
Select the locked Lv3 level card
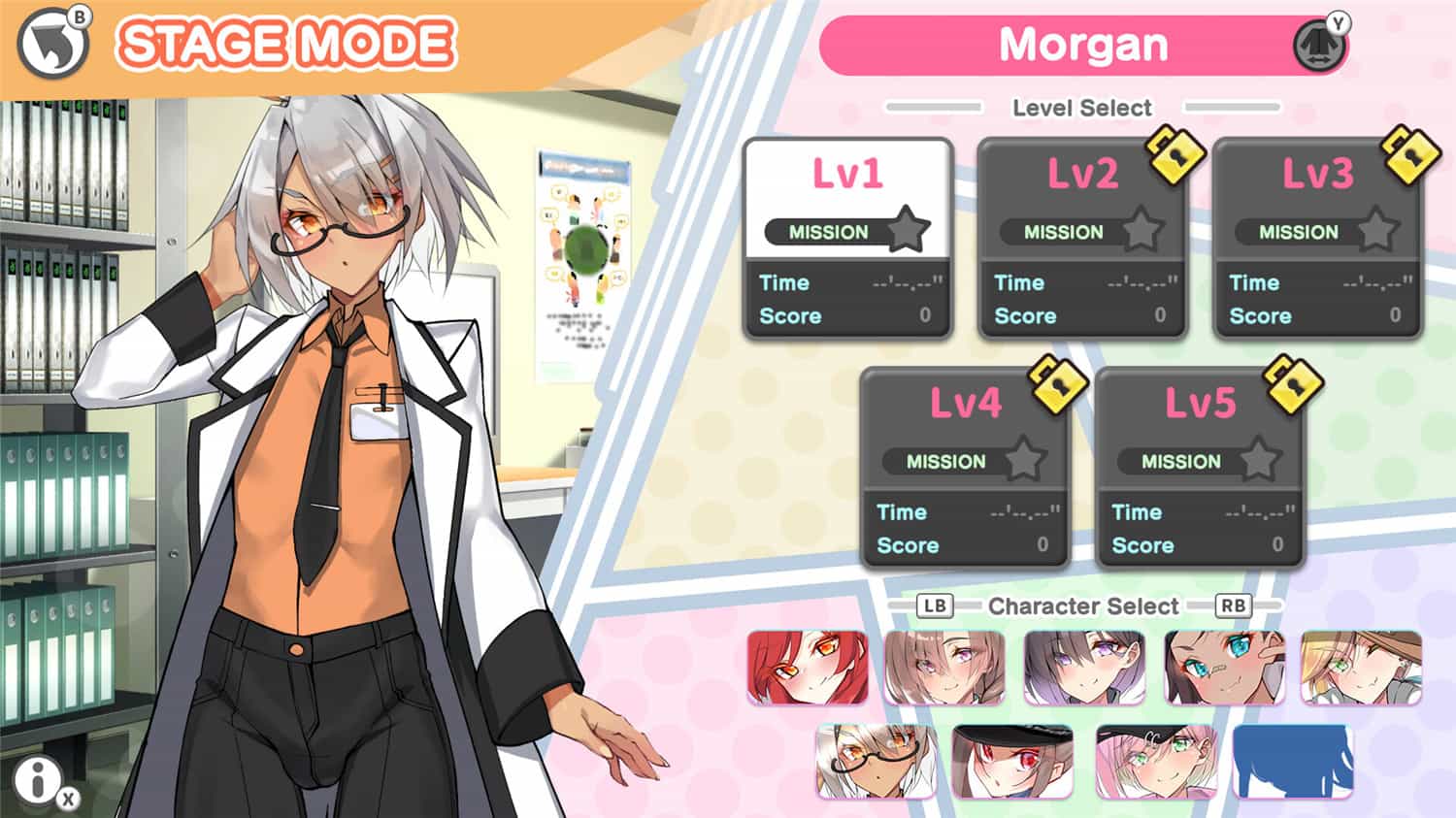click(x=1317, y=238)
